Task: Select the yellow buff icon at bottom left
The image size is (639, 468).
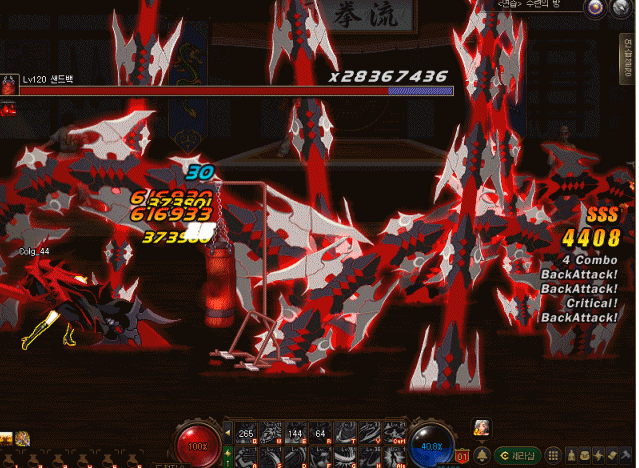Action: (21, 438)
